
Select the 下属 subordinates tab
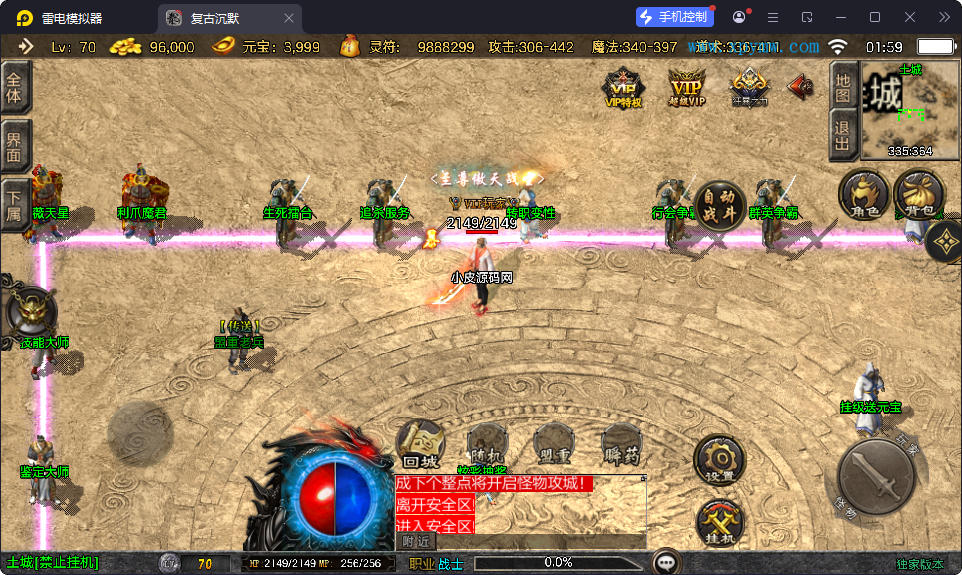coord(15,204)
